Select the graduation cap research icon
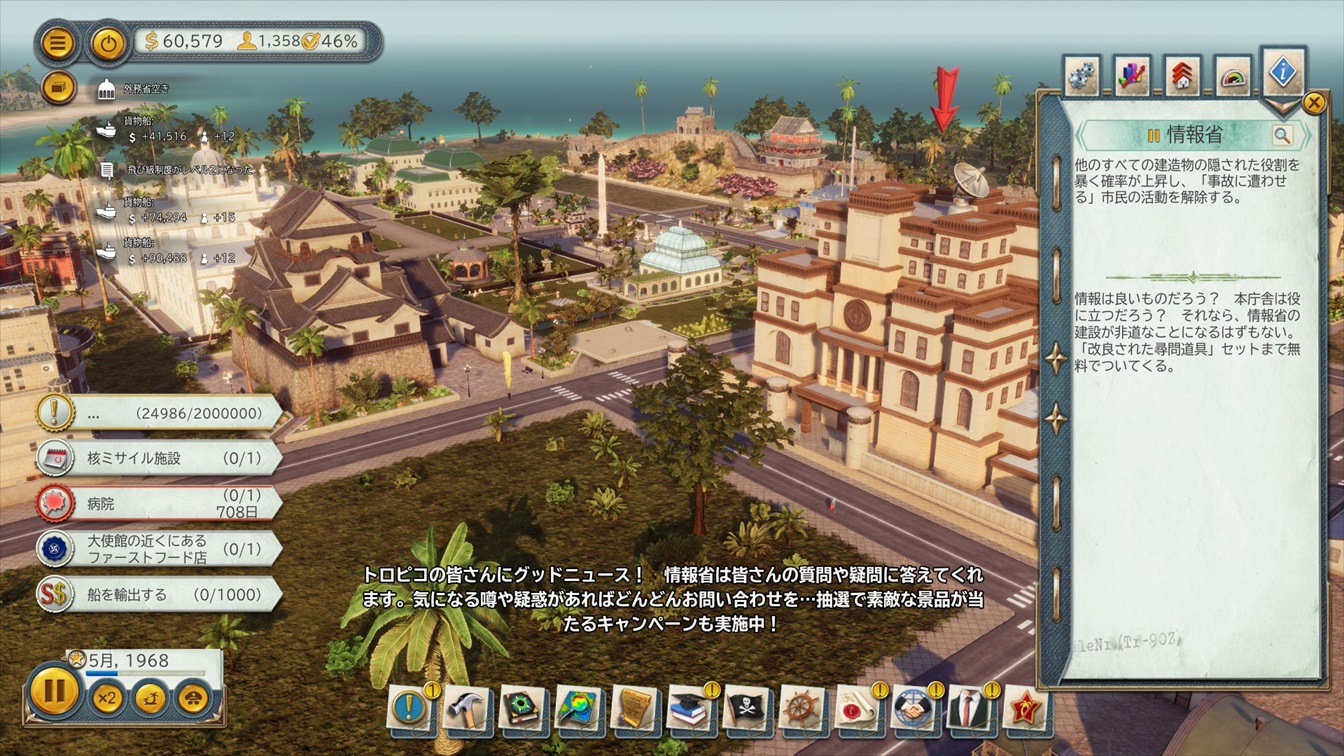Viewport: 1344px width, 756px height. click(690, 708)
